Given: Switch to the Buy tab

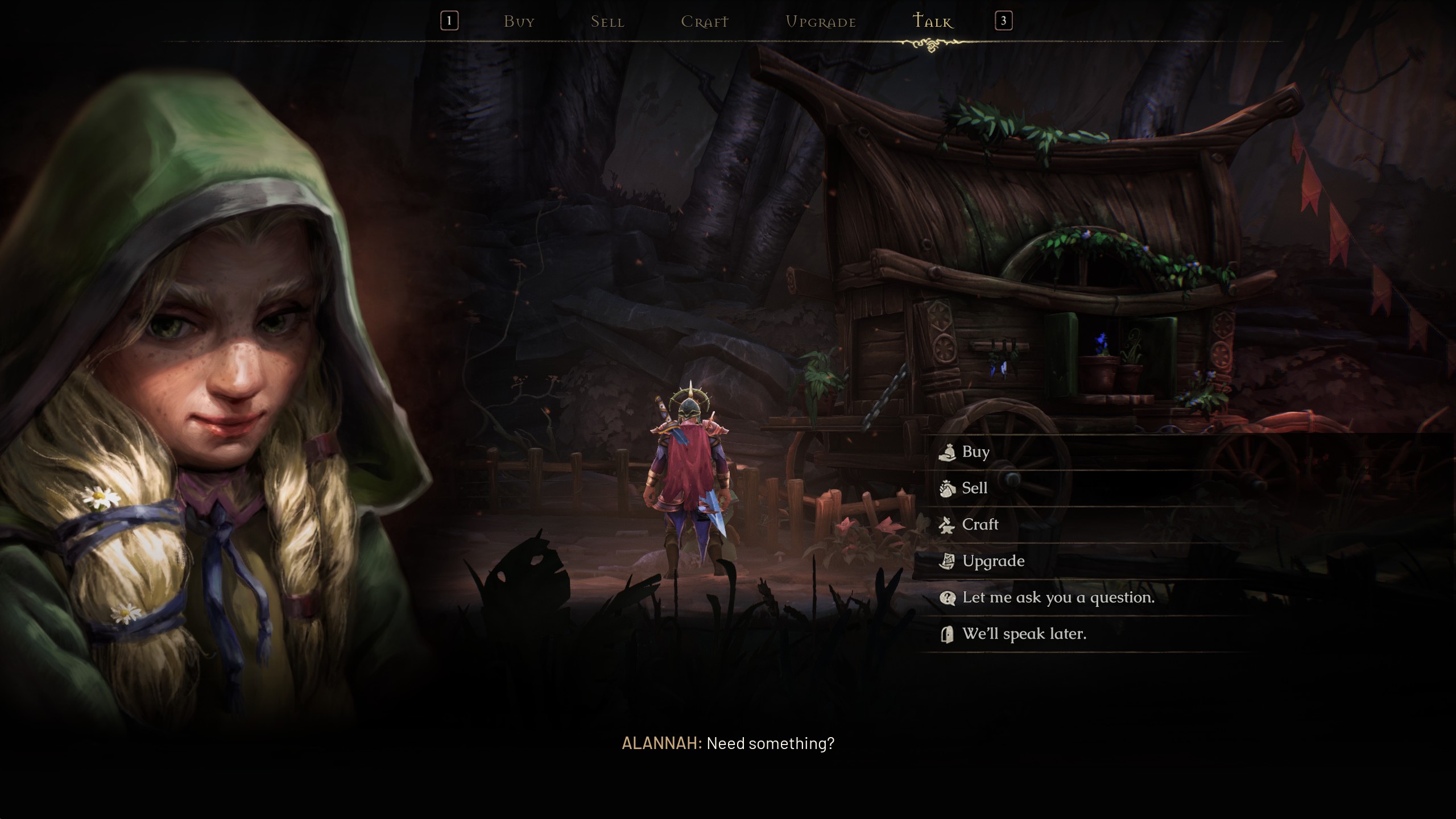Looking at the screenshot, I should (519, 22).
